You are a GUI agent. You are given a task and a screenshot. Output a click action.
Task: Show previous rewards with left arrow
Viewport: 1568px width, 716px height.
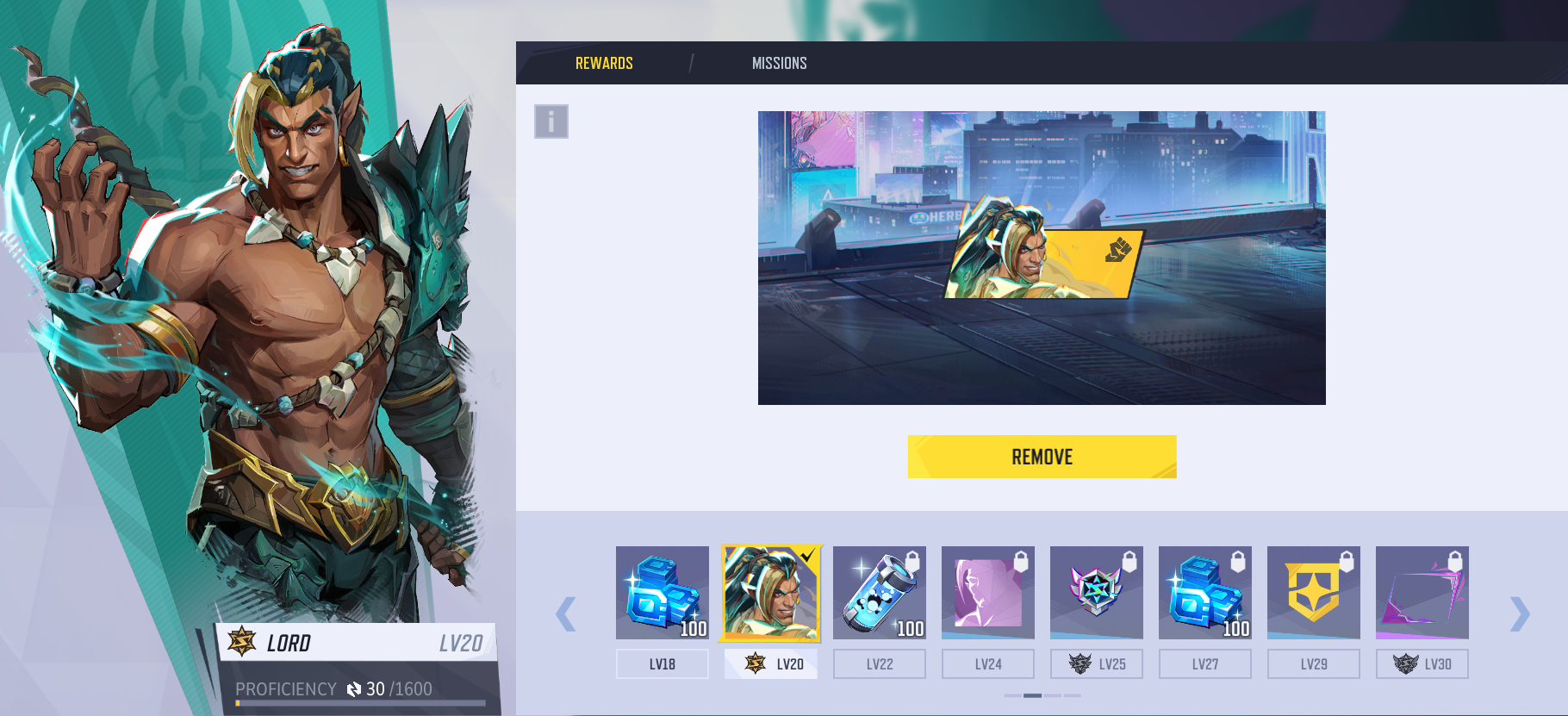566,613
